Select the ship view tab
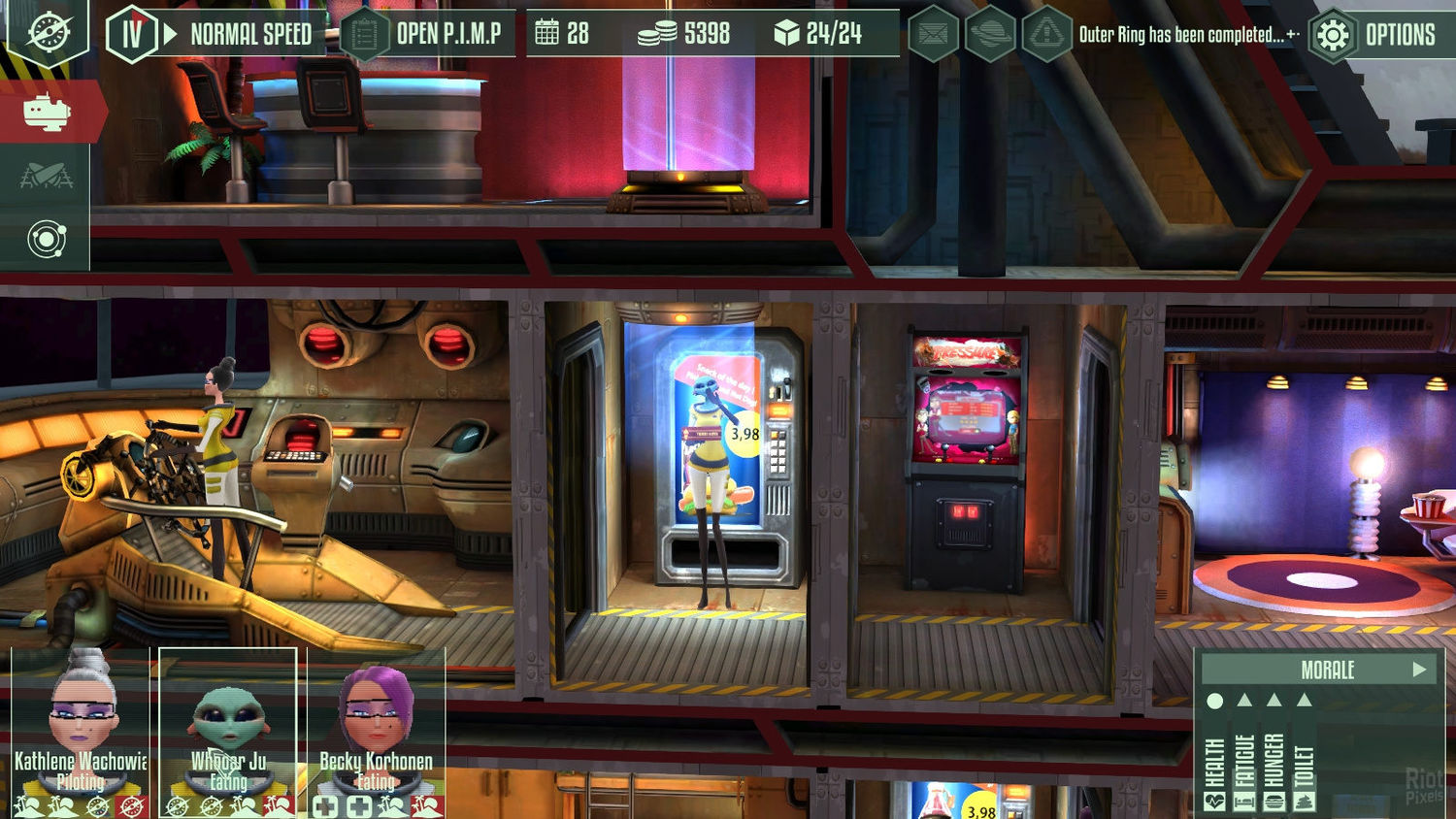Image resolution: width=1456 pixels, height=819 pixels. (47, 113)
